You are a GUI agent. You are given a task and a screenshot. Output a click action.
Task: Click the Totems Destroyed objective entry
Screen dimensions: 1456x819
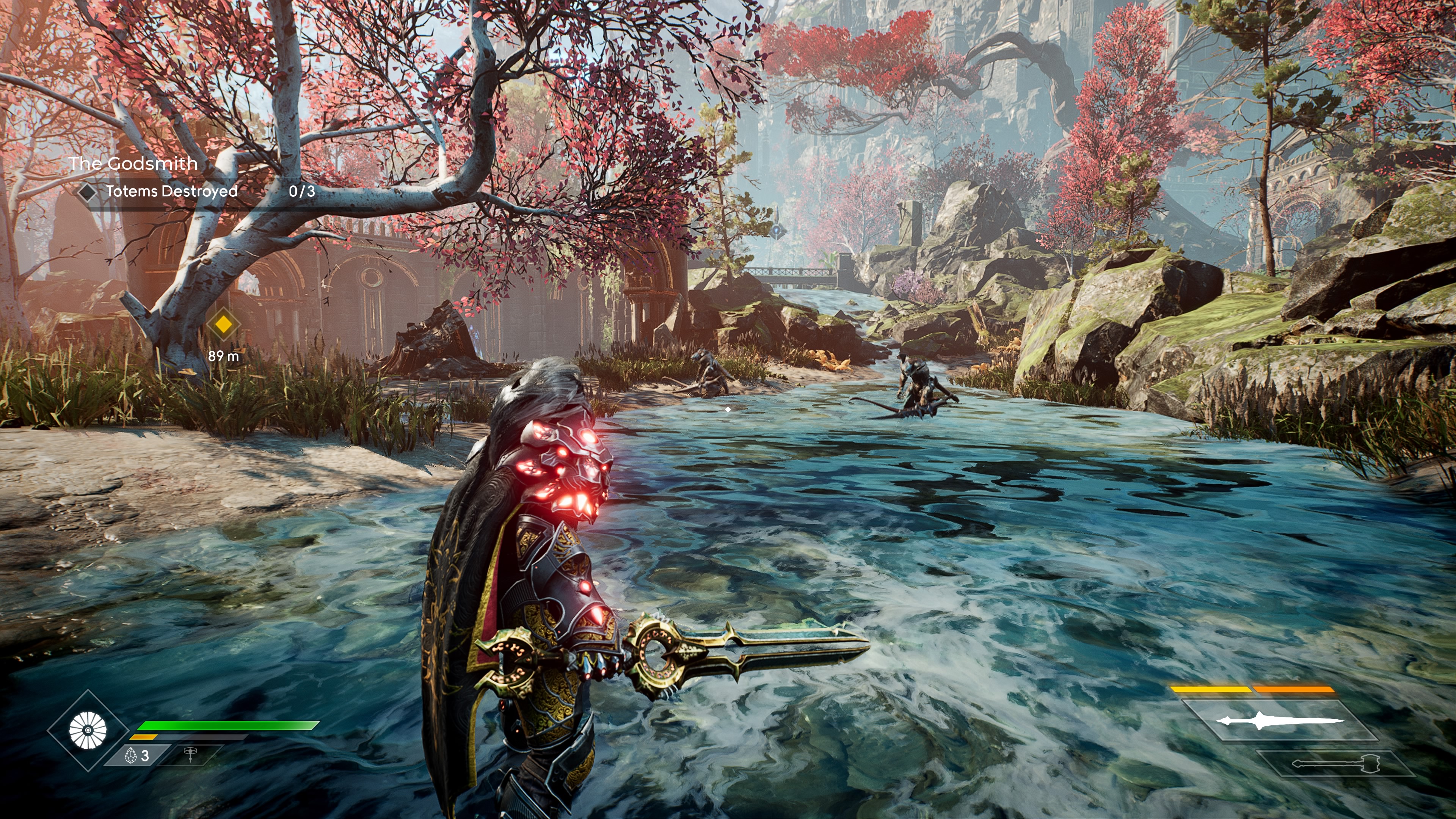coord(171,191)
